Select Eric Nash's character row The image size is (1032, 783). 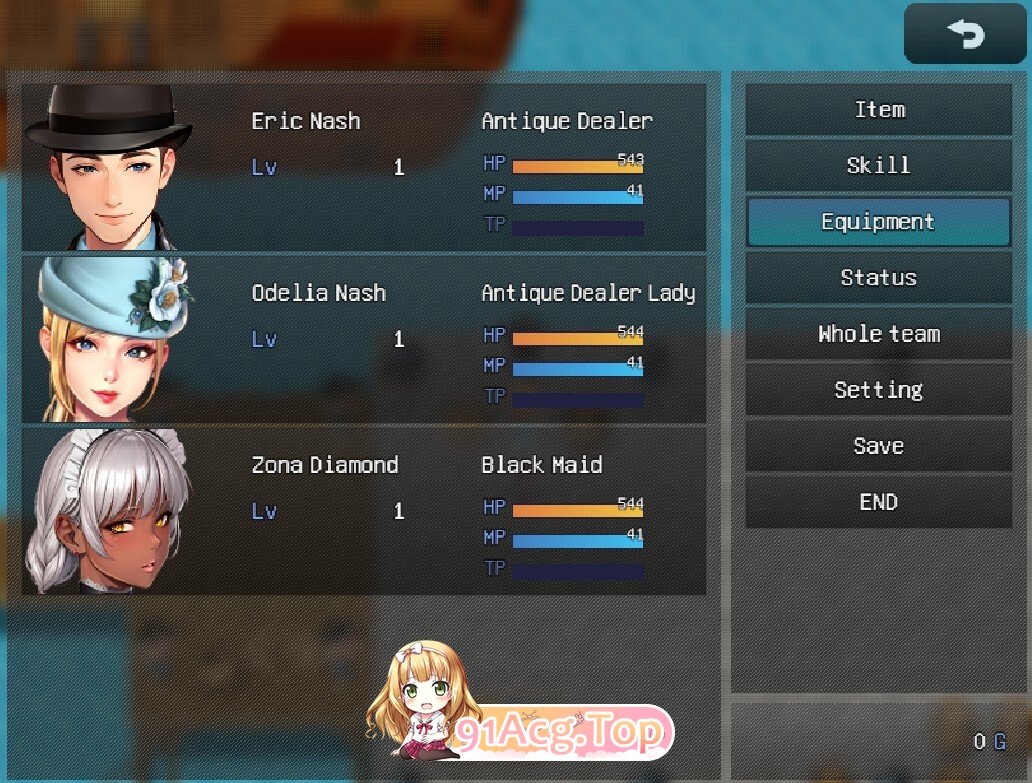(364, 167)
